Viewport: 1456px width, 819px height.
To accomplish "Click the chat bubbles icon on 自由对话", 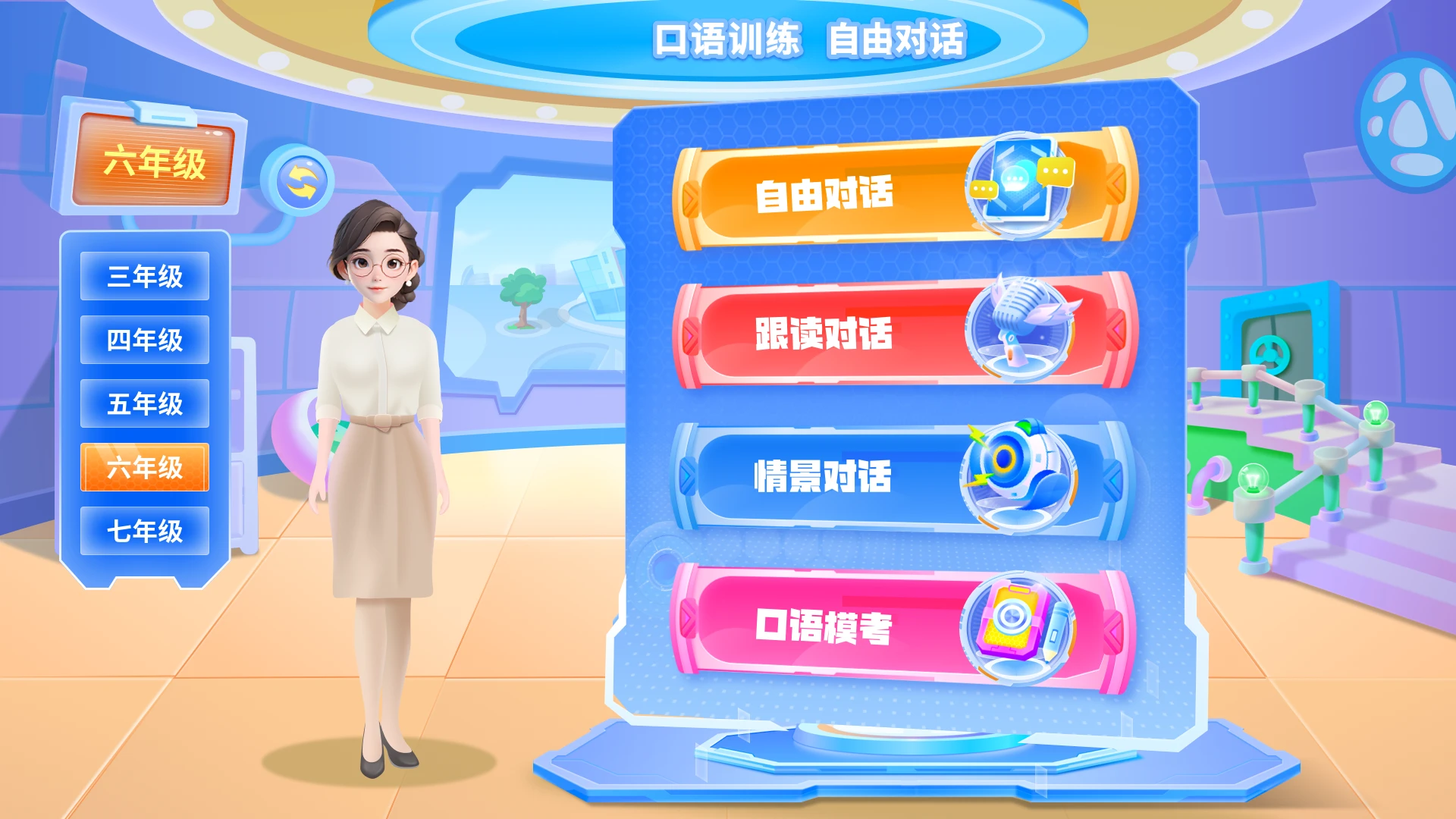I will (x=1021, y=184).
